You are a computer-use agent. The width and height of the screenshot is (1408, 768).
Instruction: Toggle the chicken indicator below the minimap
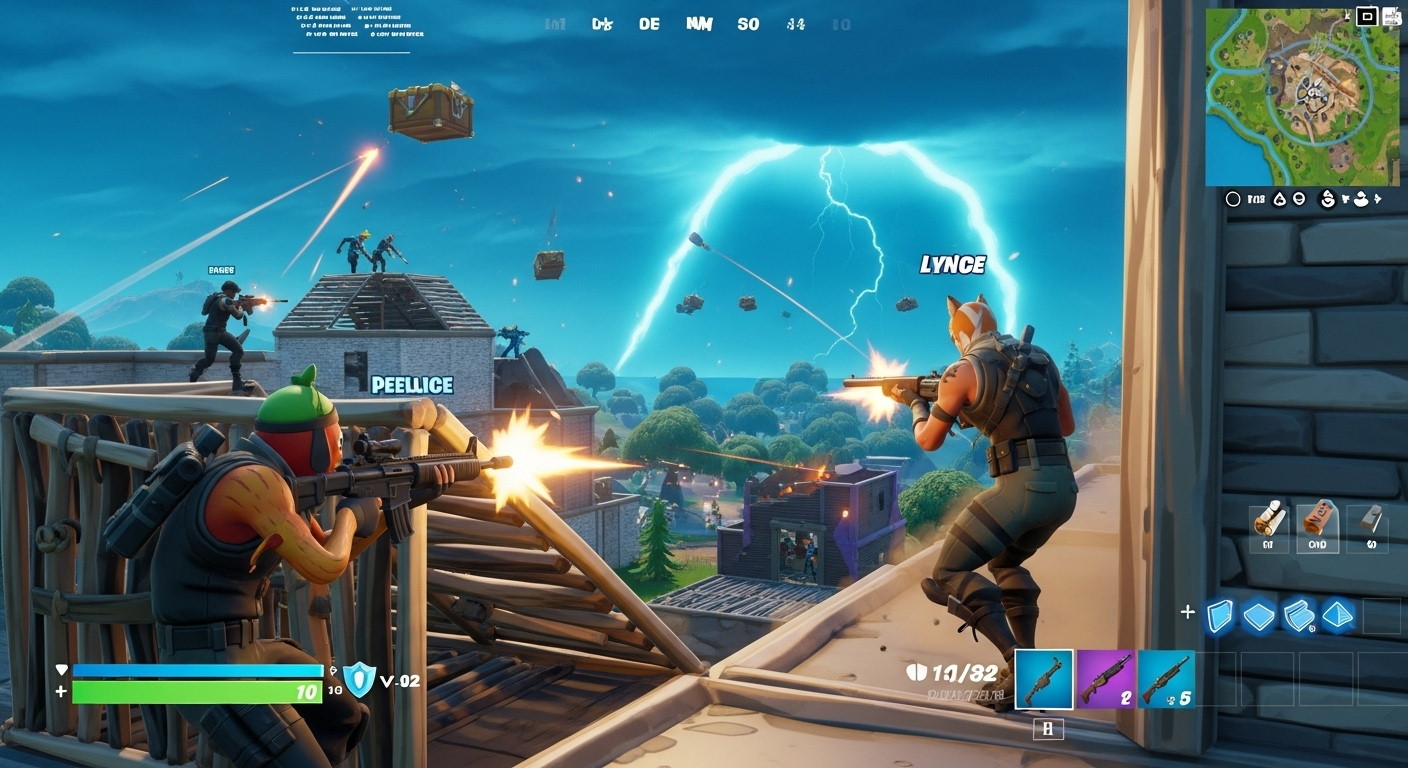(1361, 198)
